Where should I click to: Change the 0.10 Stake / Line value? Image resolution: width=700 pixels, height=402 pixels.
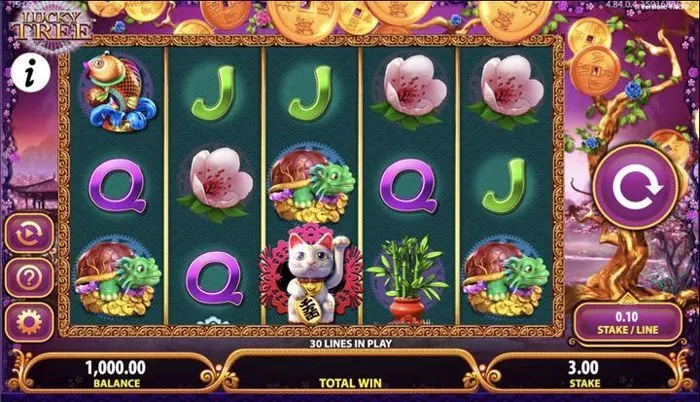coord(630,322)
